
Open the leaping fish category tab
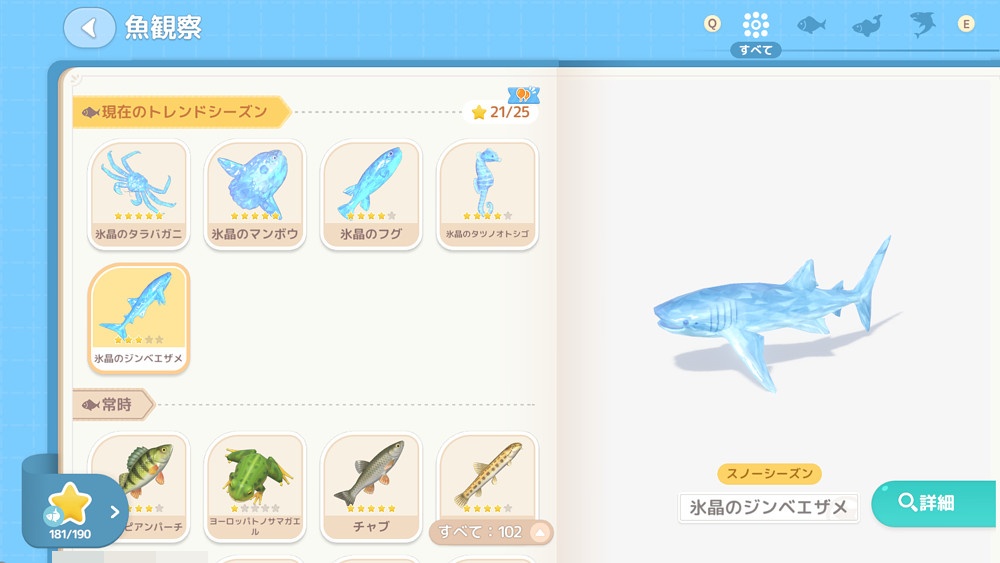867,26
